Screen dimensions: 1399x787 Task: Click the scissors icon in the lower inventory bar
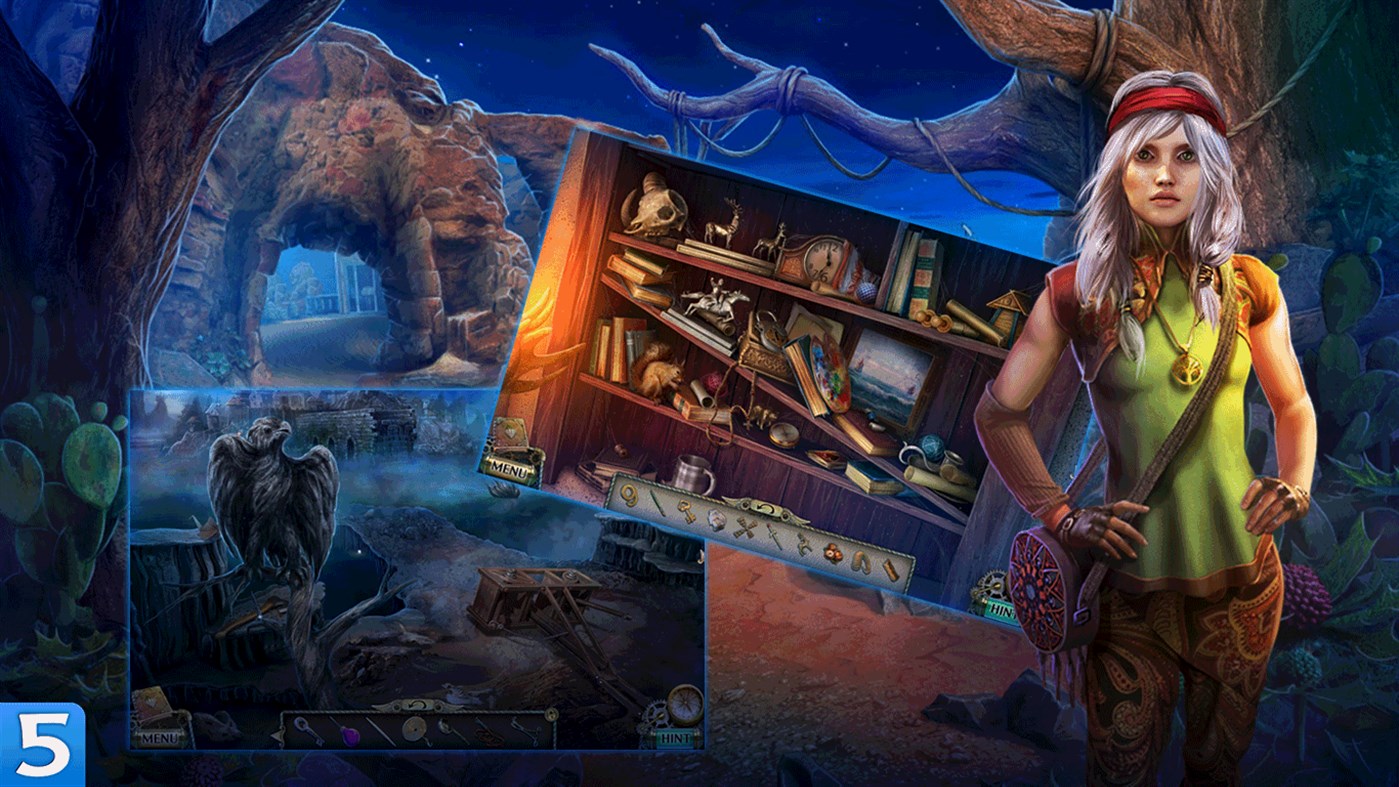(525, 729)
